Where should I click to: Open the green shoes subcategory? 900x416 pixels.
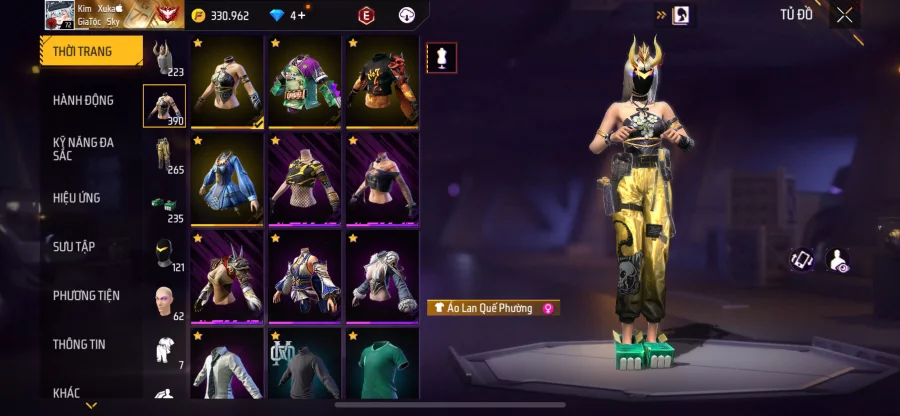(164, 205)
